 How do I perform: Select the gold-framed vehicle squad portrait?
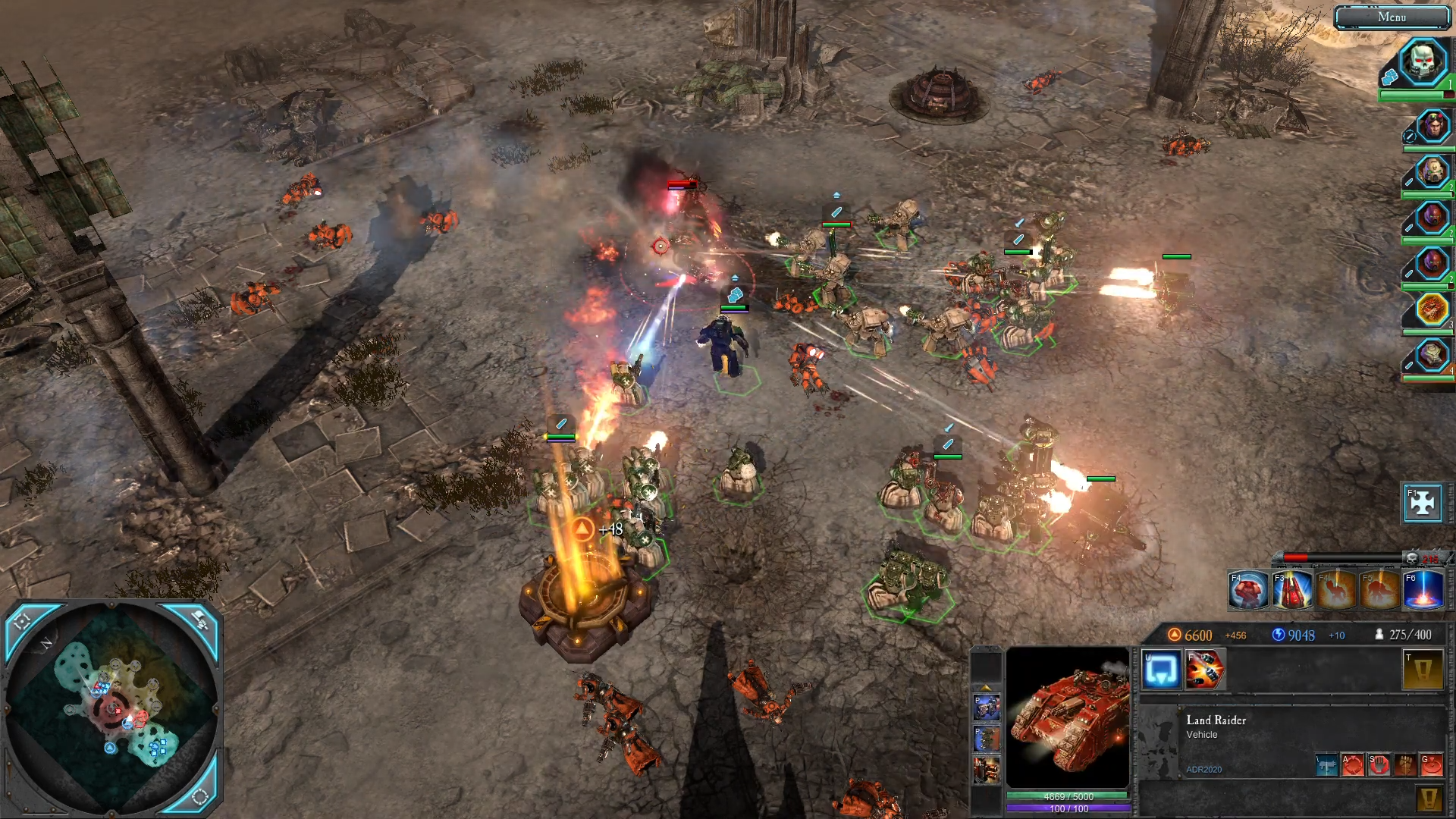click(1432, 309)
